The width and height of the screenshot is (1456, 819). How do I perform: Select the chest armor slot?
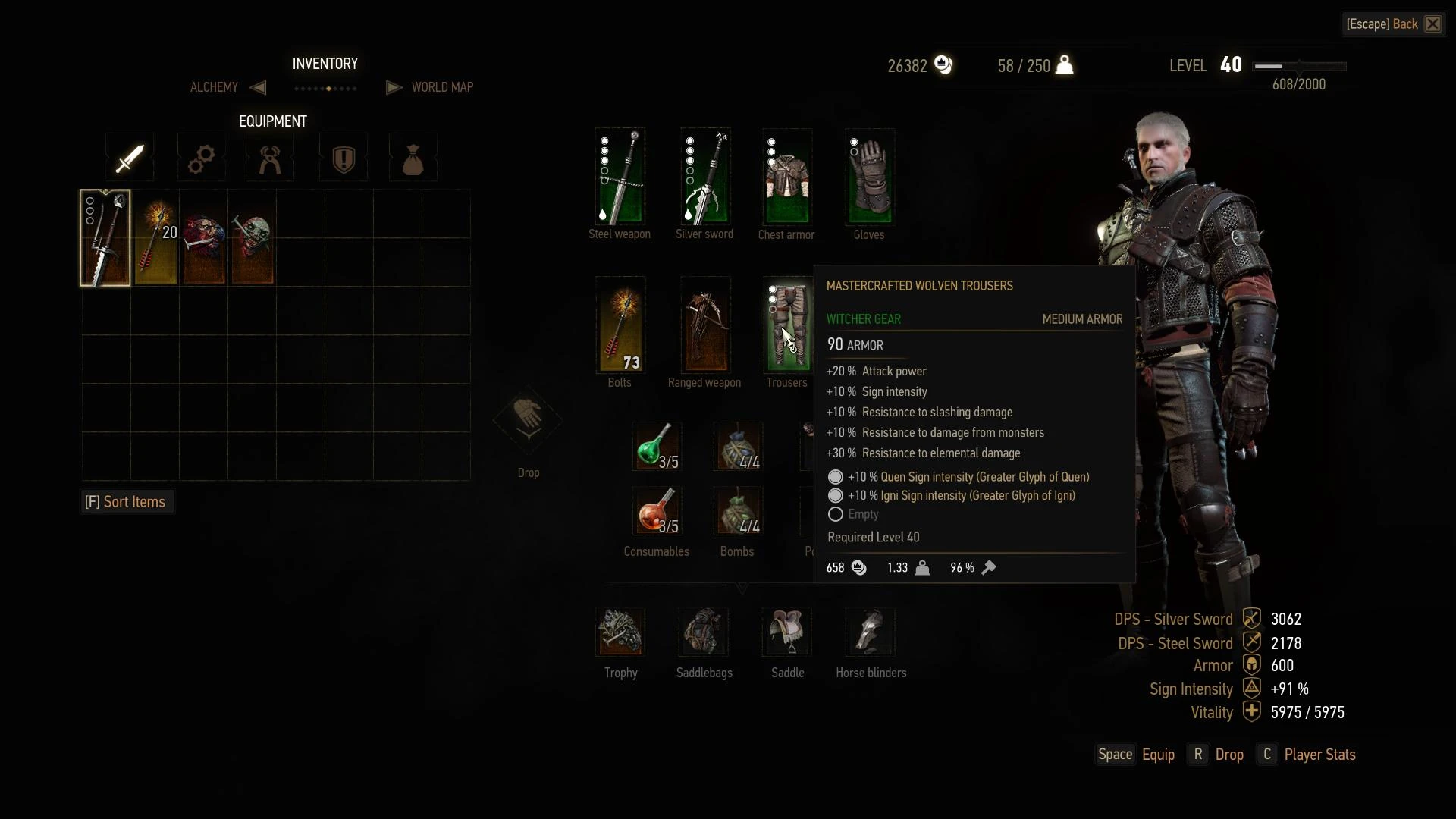pyautogui.click(x=787, y=177)
